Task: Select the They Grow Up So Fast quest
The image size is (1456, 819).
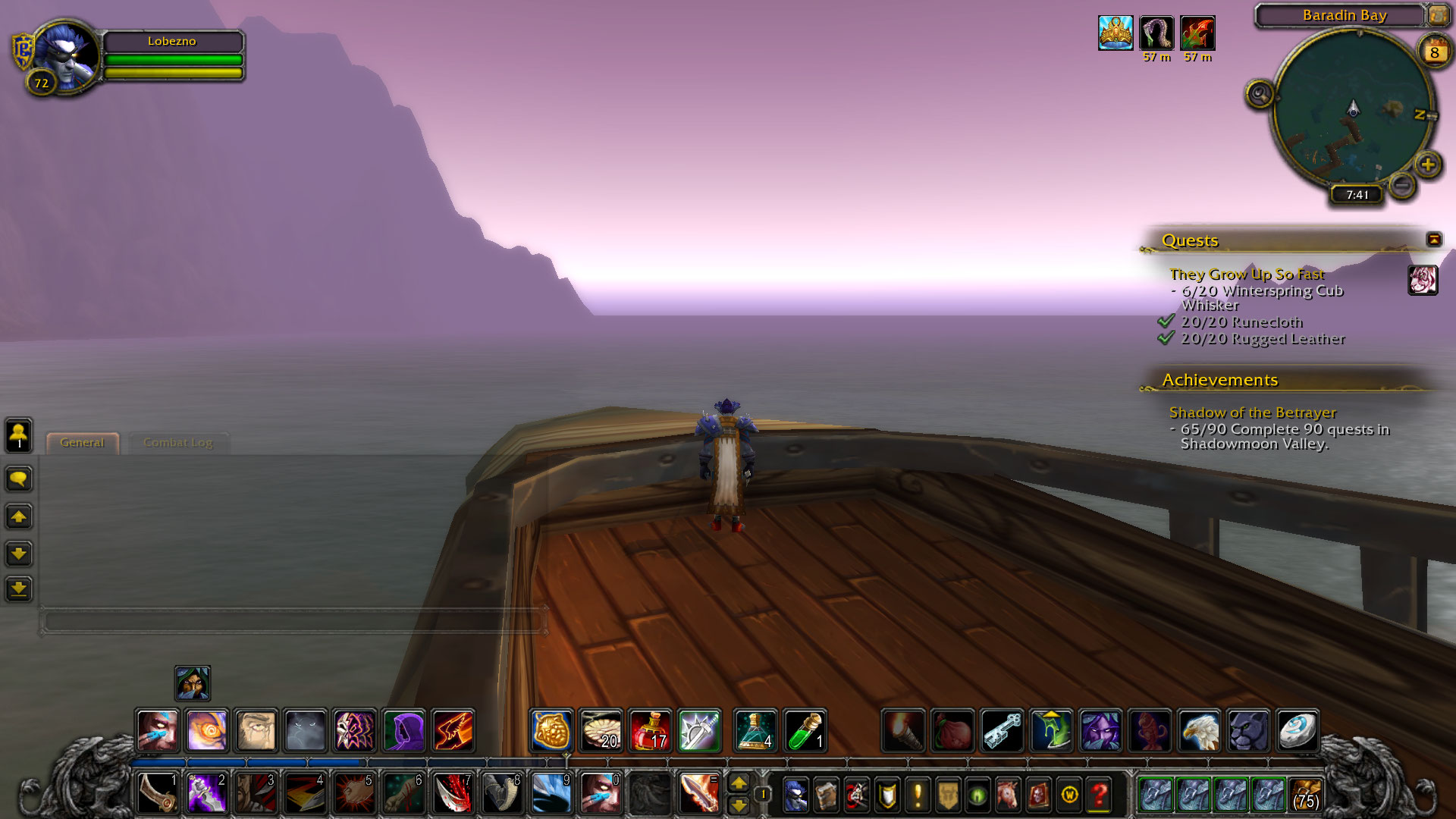Action: pos(1247,274)
